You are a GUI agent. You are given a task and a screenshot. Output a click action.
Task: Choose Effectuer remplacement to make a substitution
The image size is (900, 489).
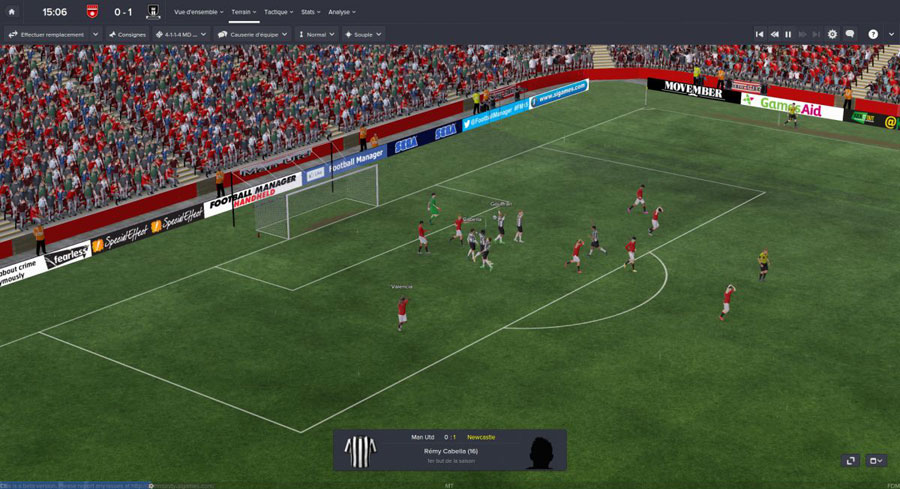point(53,34)
